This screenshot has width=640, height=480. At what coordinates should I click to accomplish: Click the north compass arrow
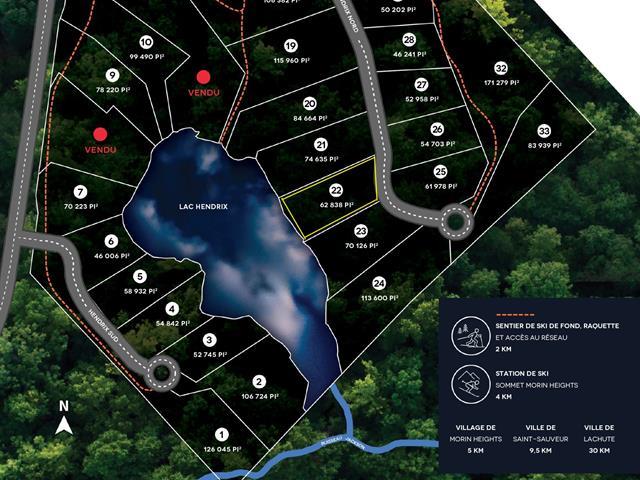64,425
